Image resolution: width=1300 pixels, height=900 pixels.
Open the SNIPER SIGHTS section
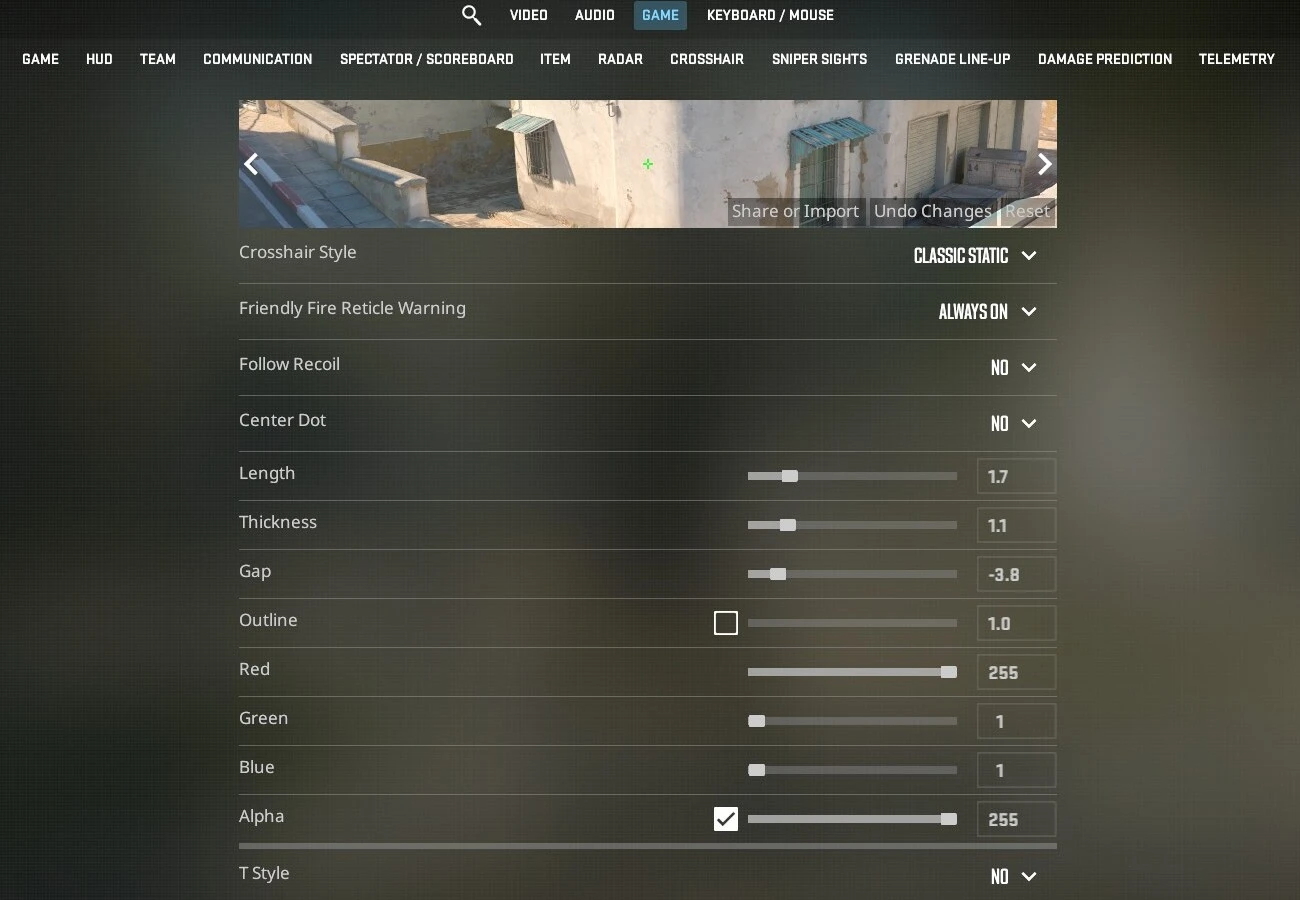point(819,59)
